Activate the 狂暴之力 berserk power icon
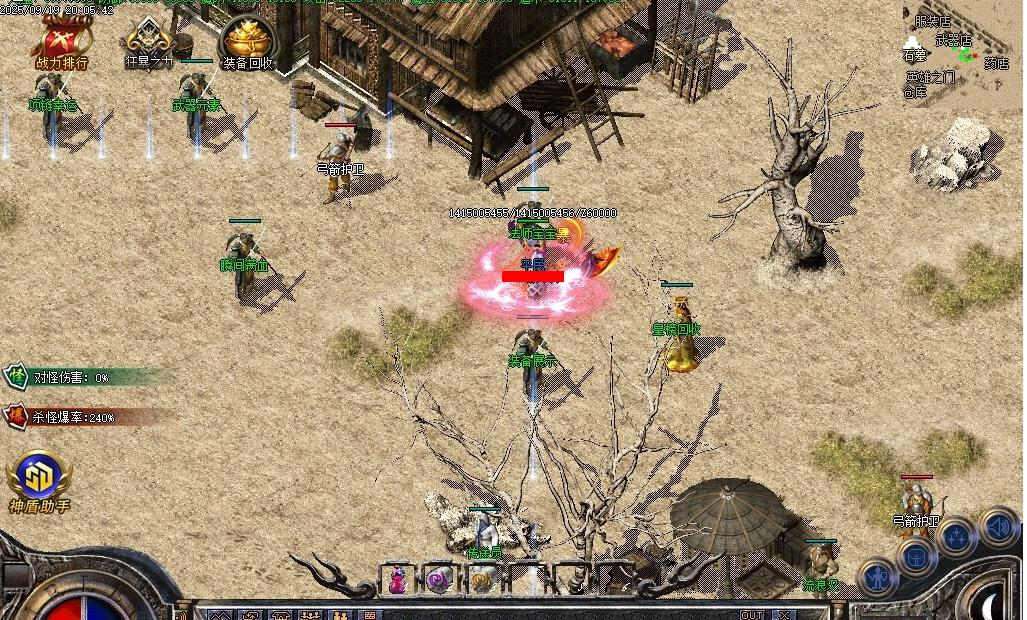The image size is (1027, 620). (149, 43)
